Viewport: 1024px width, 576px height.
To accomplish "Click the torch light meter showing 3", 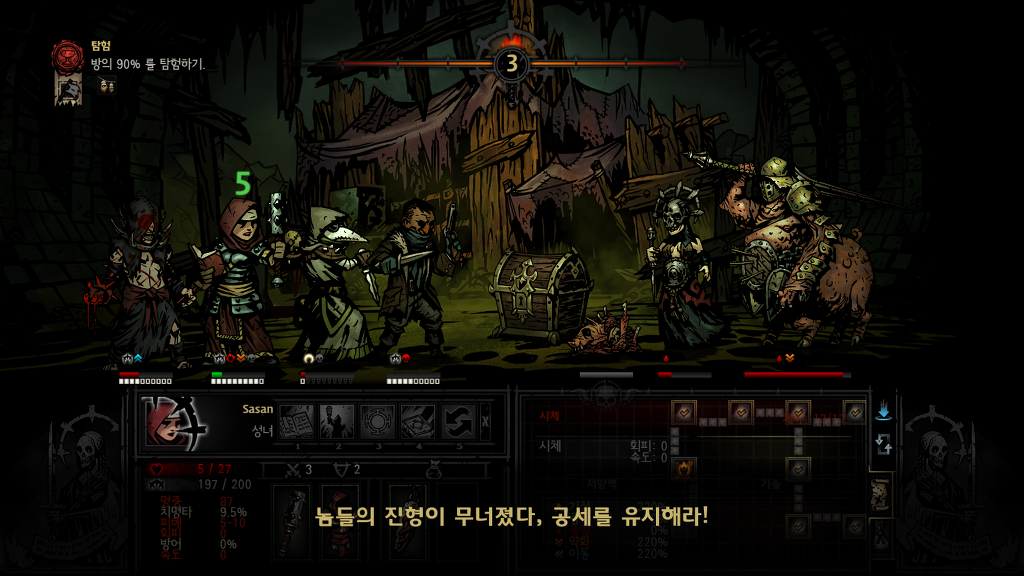I will tap(511, 64).
